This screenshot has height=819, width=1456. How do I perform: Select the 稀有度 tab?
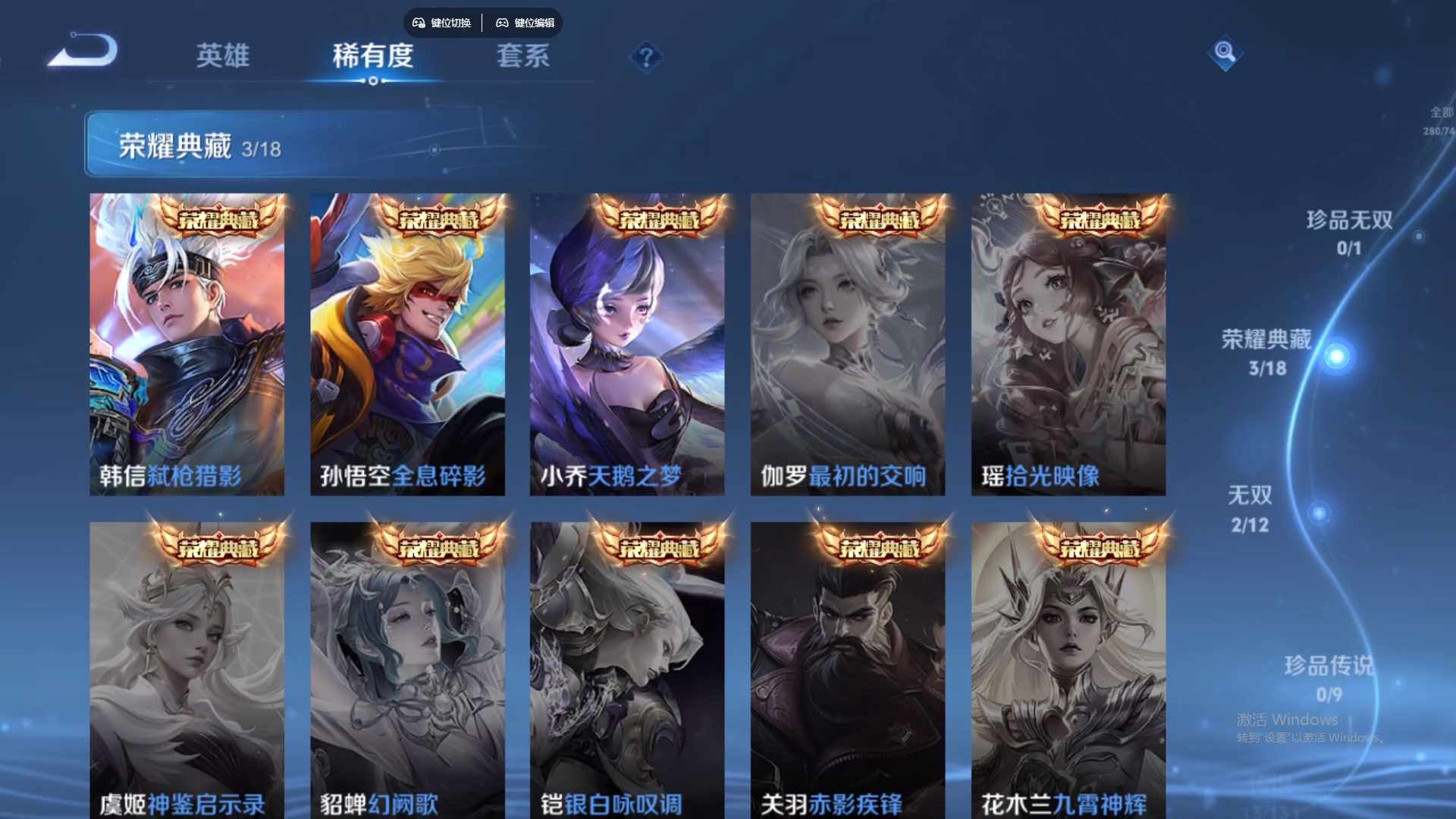point(372,57)
